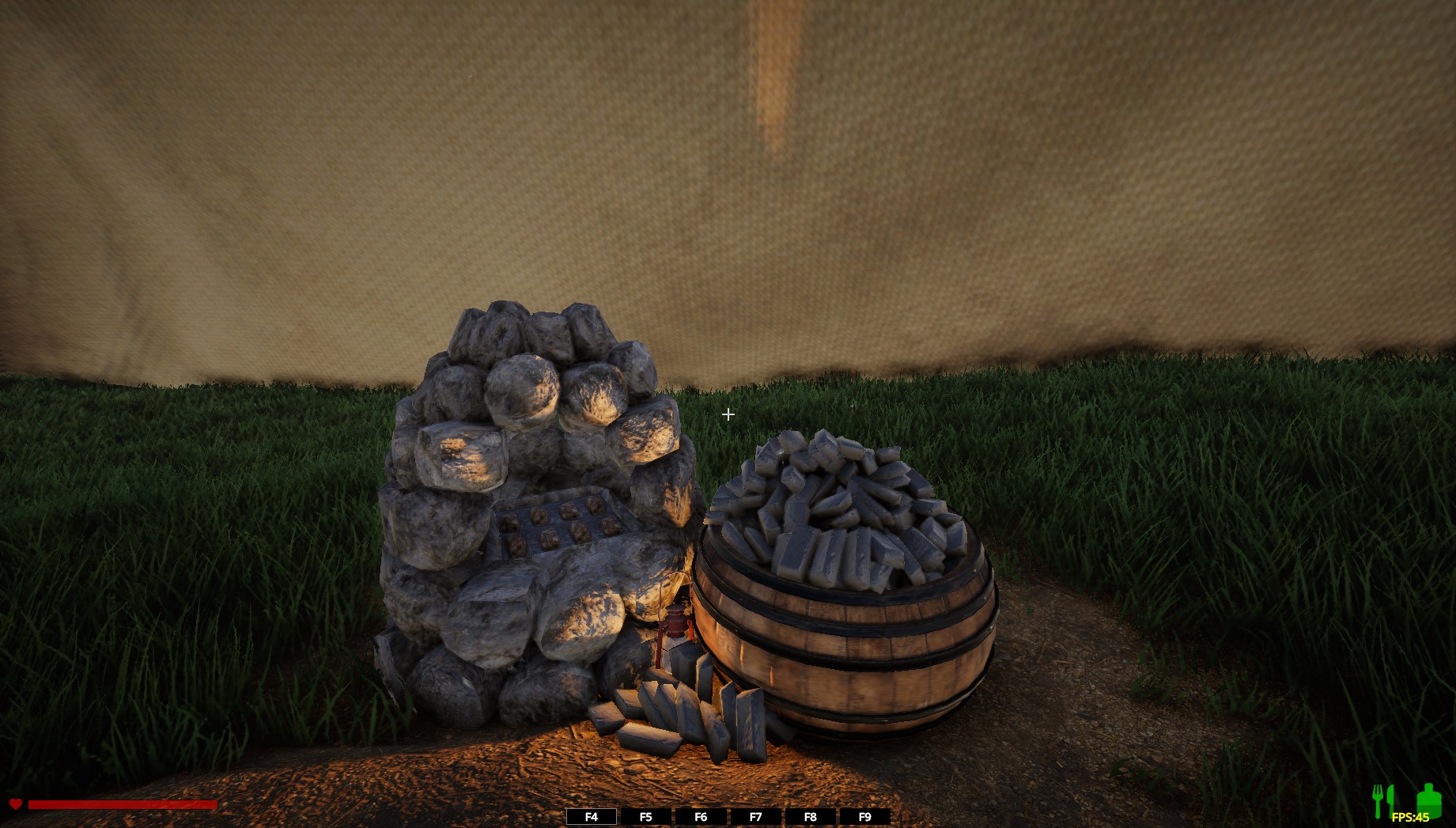Select the F4 hotbar slot
The image size is (1456, 828).
[x=592, y=817]
